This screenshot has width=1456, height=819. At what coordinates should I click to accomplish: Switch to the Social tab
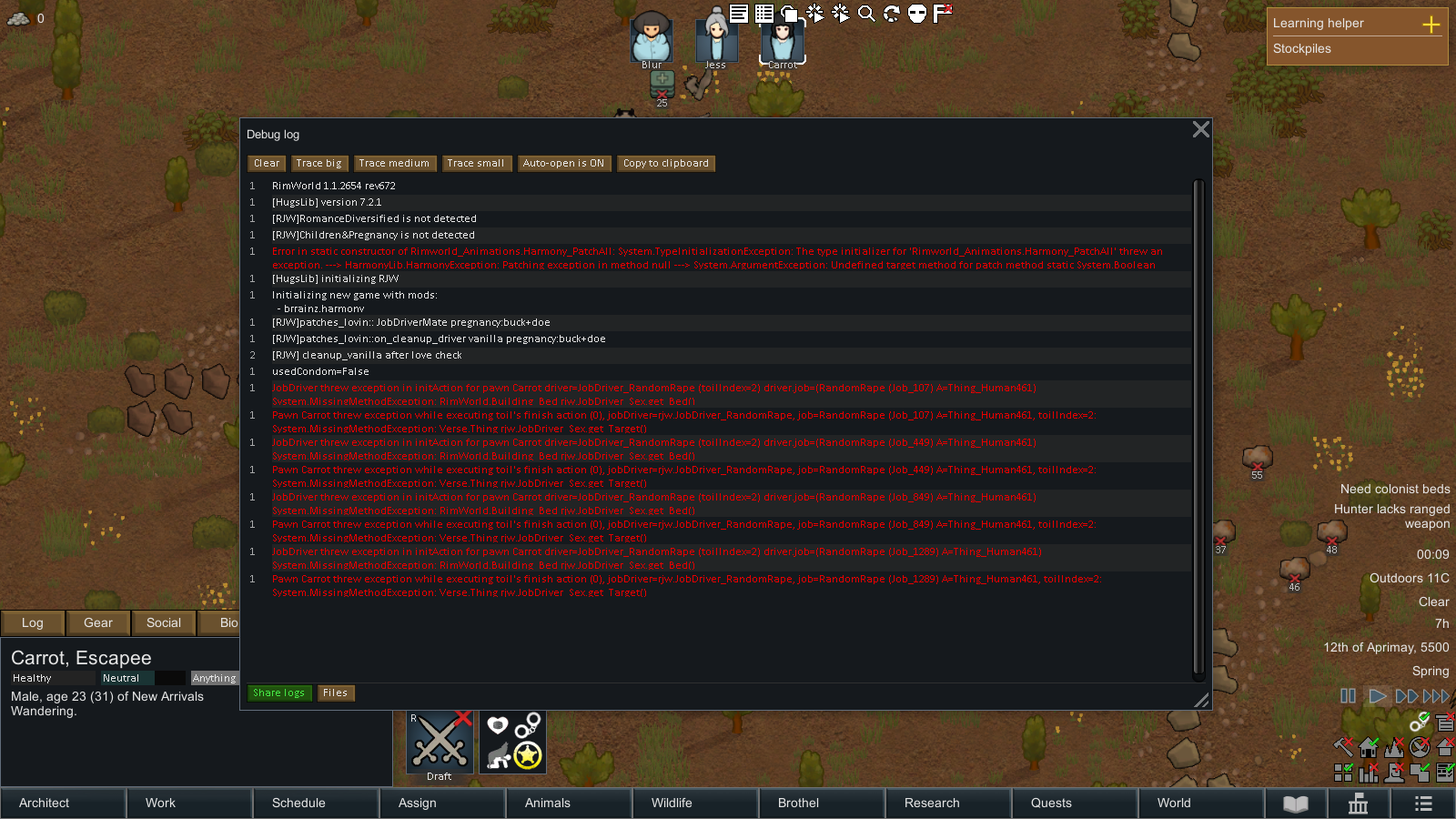coord(163,622)
